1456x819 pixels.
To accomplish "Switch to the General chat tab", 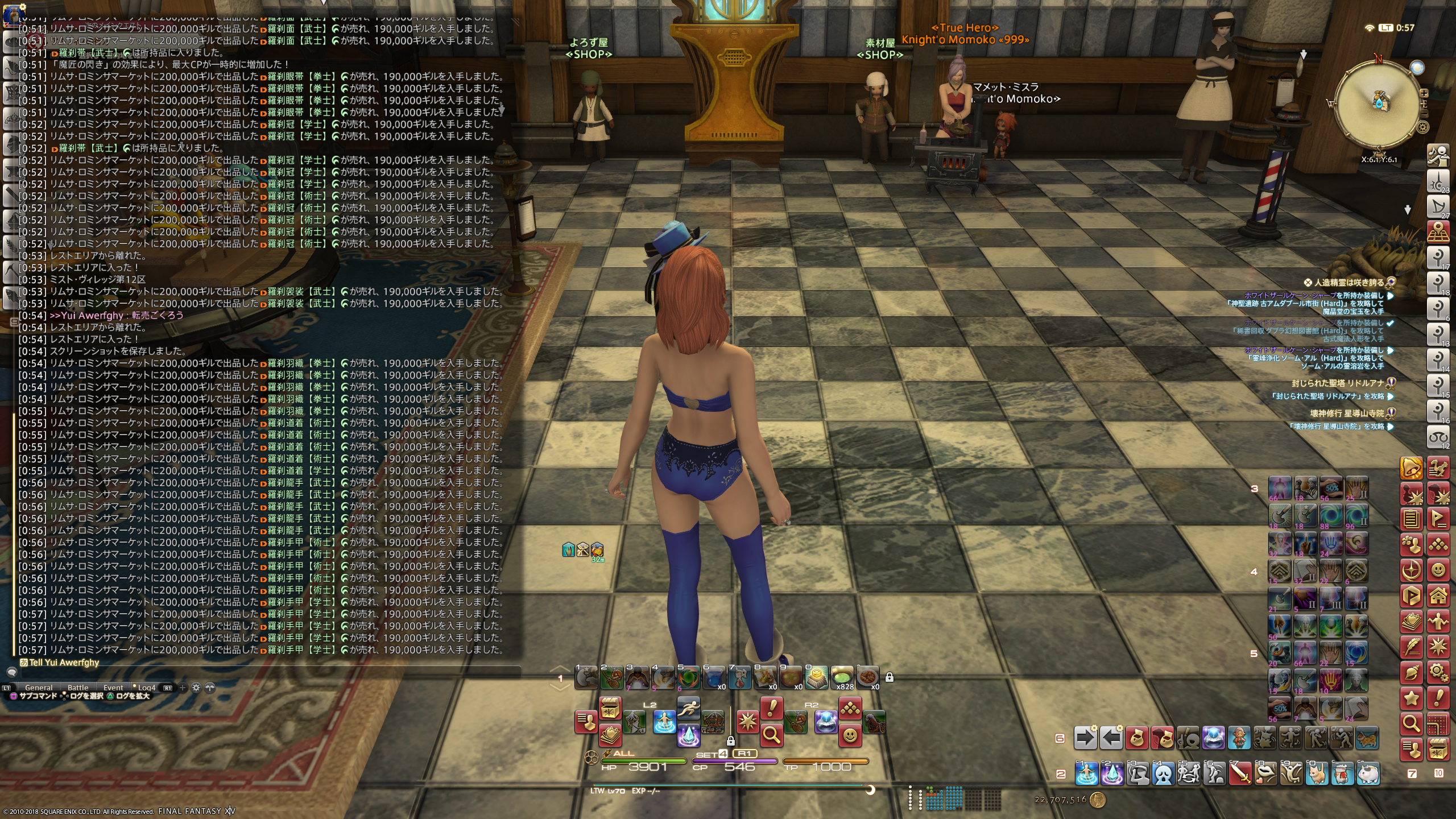I will [x=39, y=688].
